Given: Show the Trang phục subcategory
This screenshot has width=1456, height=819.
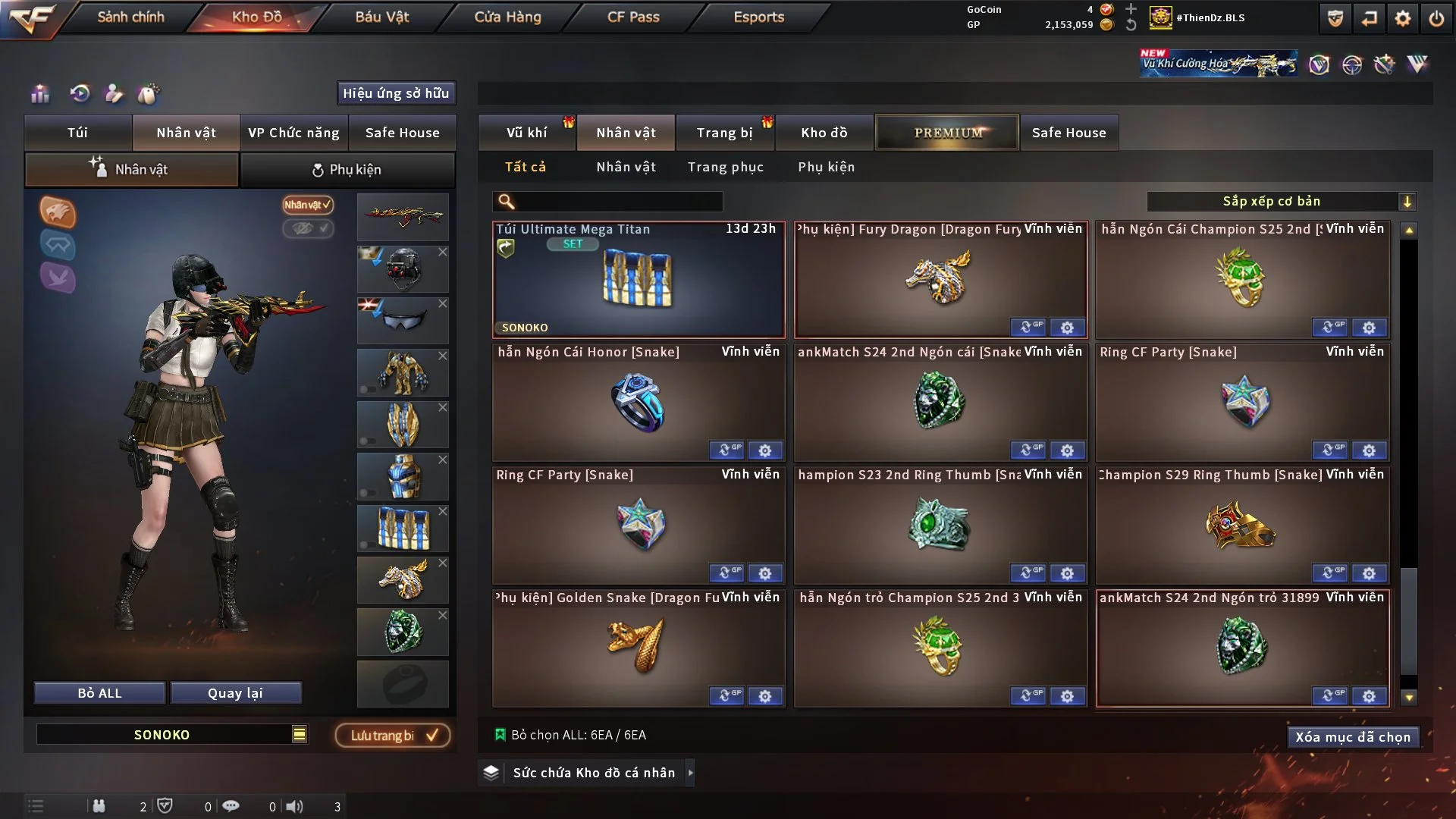Looking at the screenshot, I should pos(725,167).
